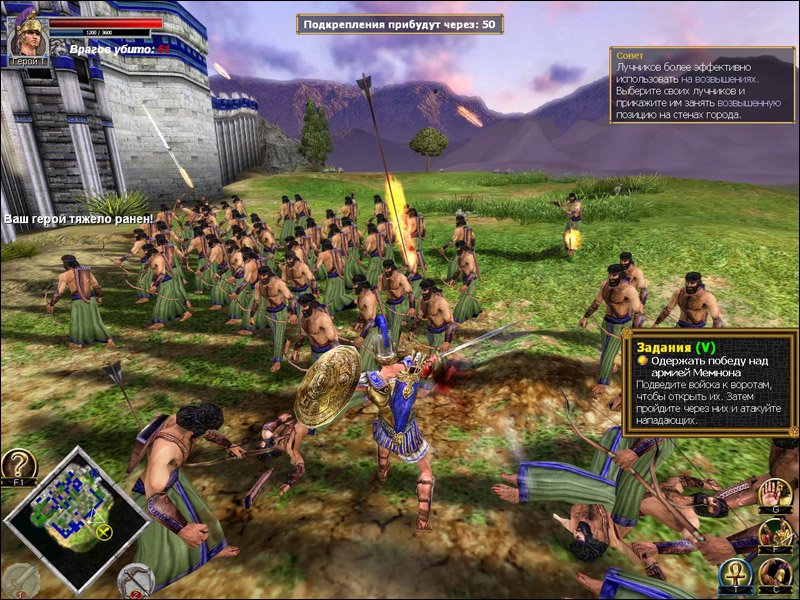Switch to the bow ranged weapon
The image size is (800, 600).
click(x=135, y=580)
